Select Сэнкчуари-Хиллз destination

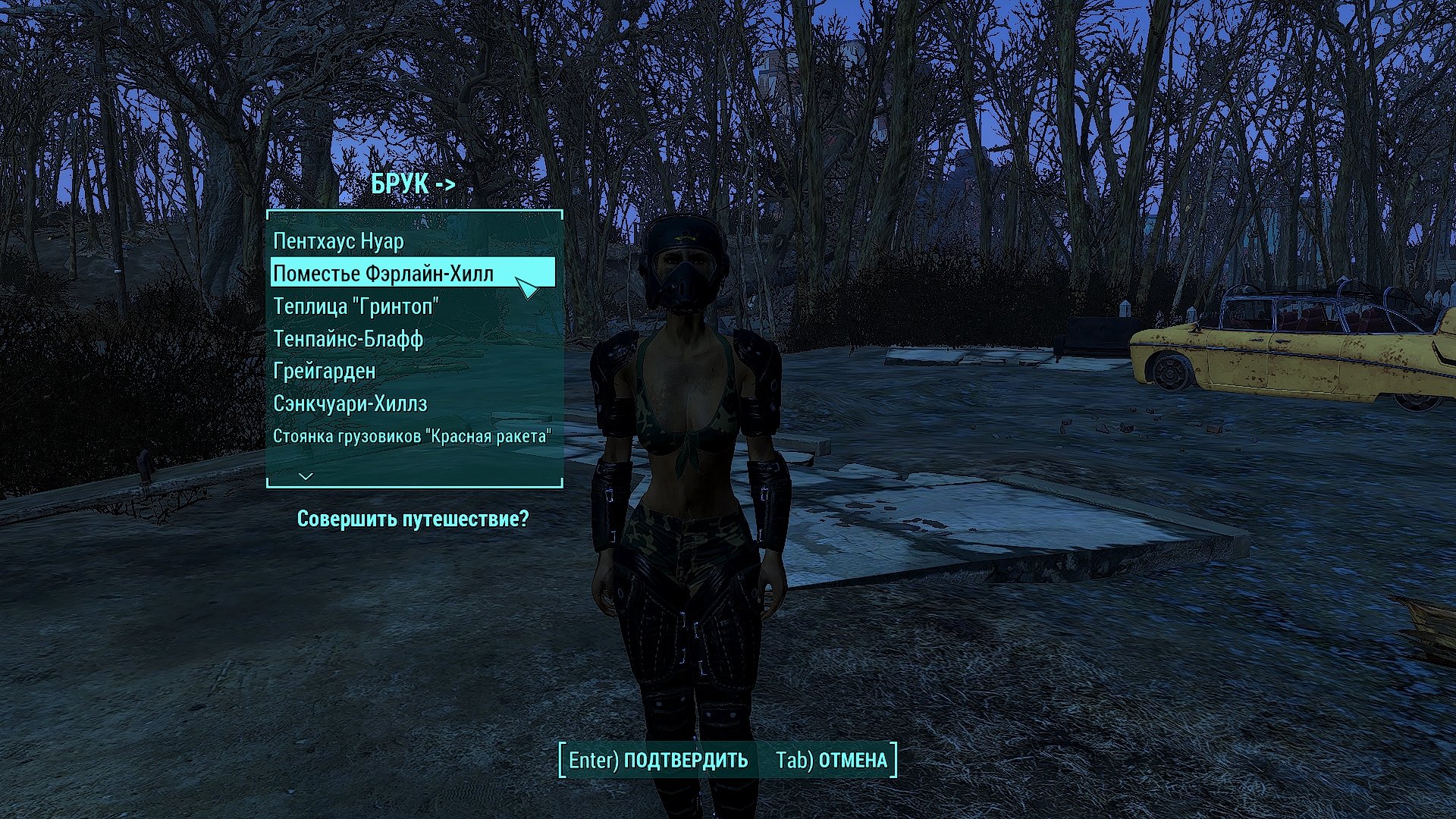[350, 403]
